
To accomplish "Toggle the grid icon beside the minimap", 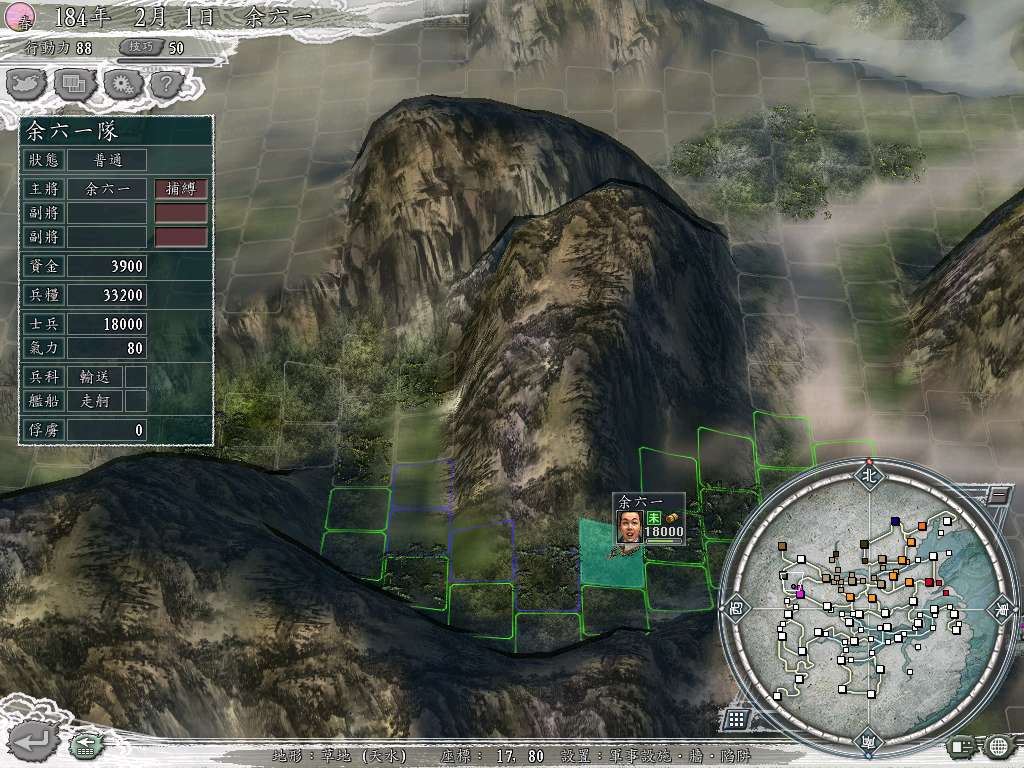I will (x=735, y=718).
